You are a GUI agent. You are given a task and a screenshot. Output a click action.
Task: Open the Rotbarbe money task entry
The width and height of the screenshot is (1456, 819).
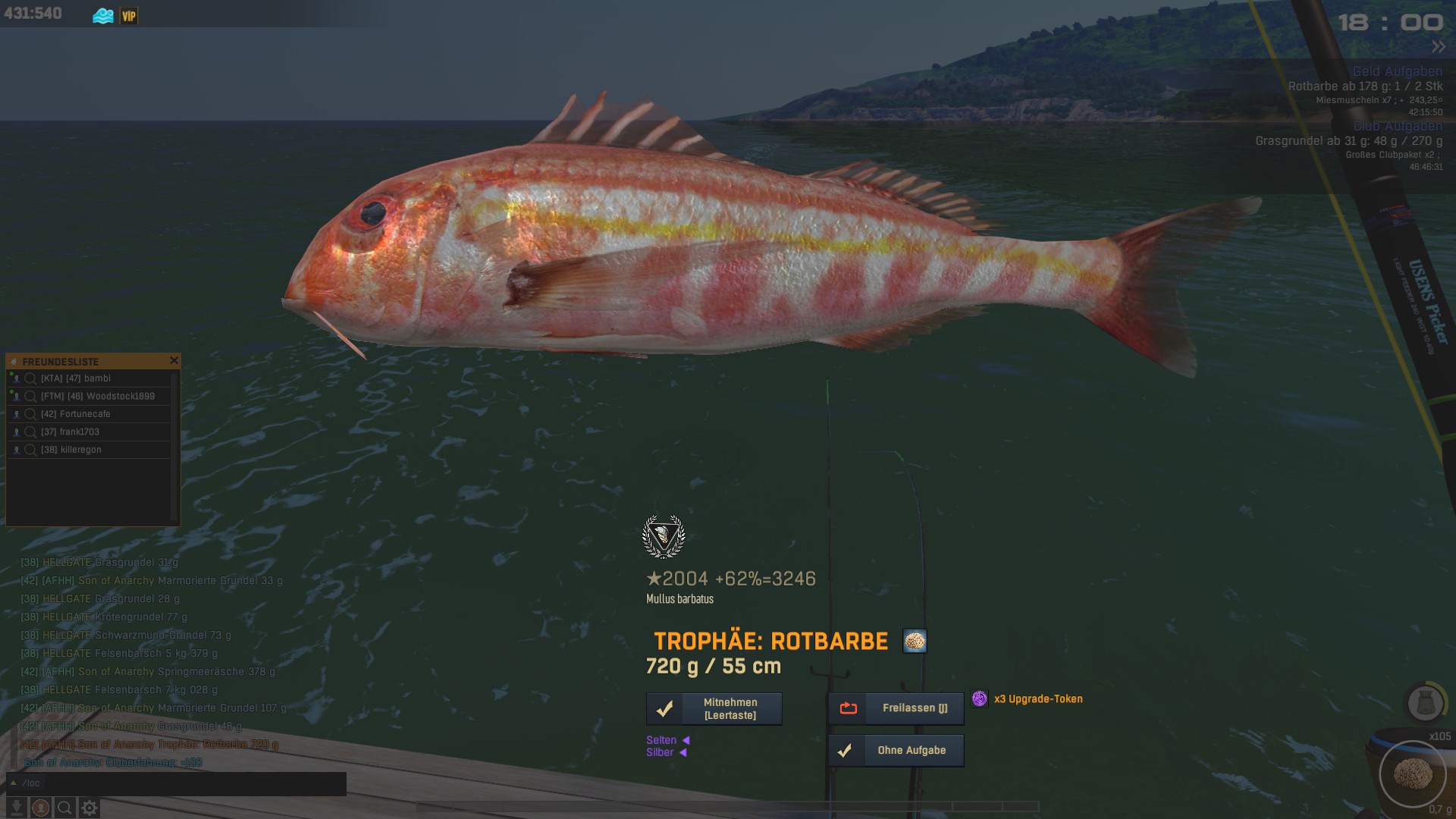1365,86
